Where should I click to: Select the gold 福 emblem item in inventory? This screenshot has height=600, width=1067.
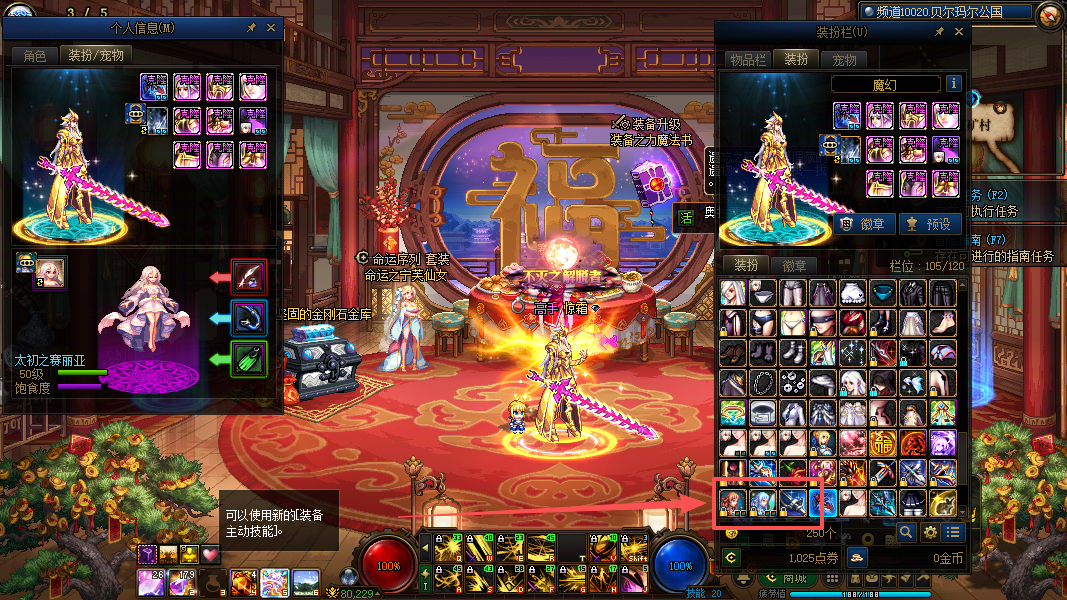tap(883, 441)
